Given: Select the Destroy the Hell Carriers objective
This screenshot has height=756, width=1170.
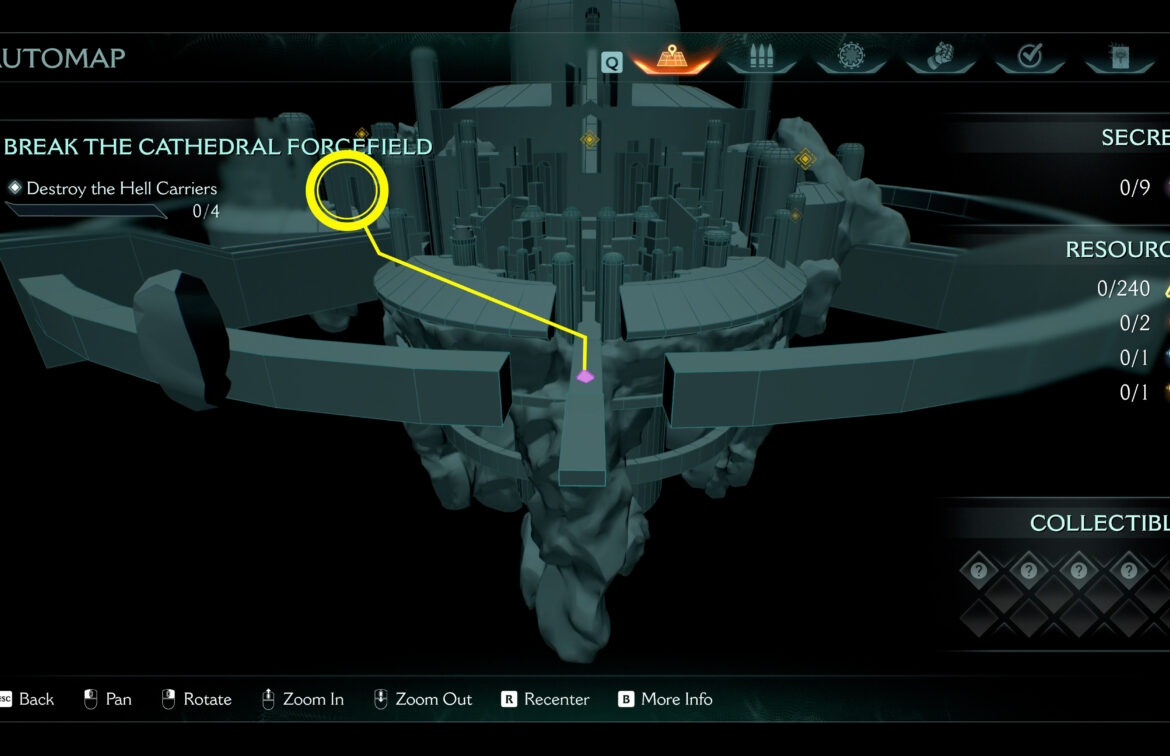Looking at the screenshot, I should point(121,188).
